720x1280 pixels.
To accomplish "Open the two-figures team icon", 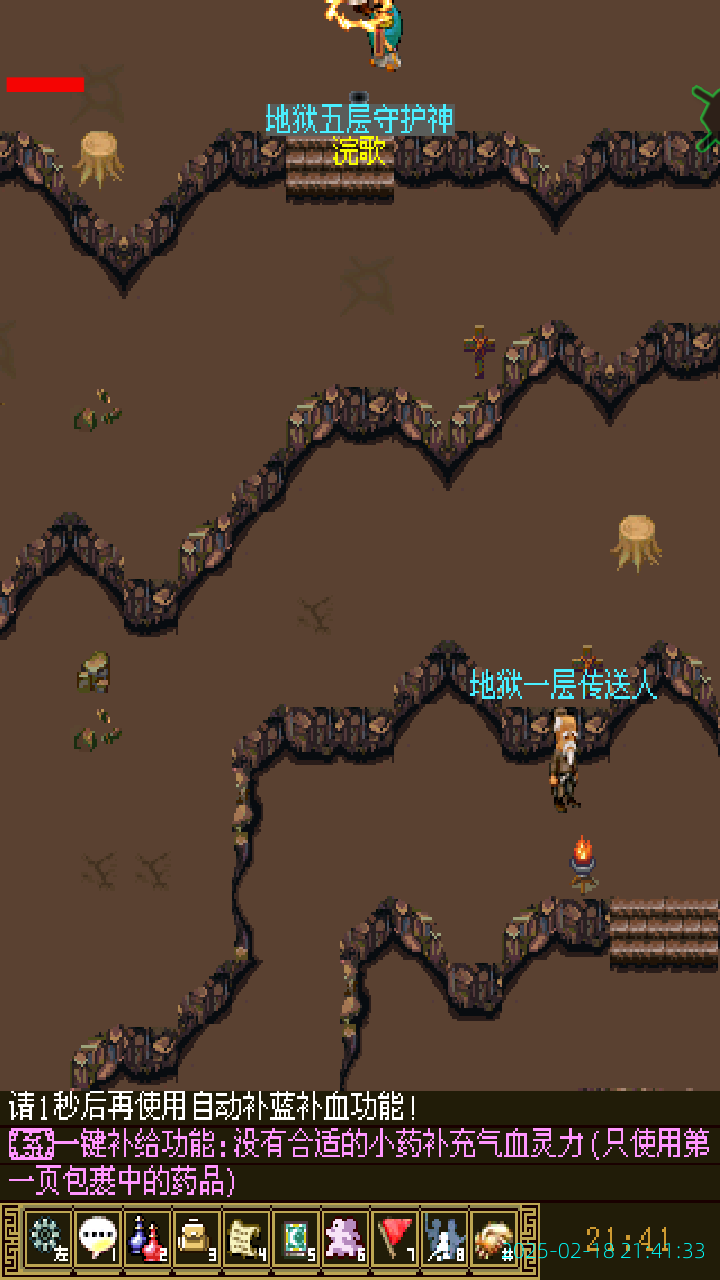I will pos(444,1238).
